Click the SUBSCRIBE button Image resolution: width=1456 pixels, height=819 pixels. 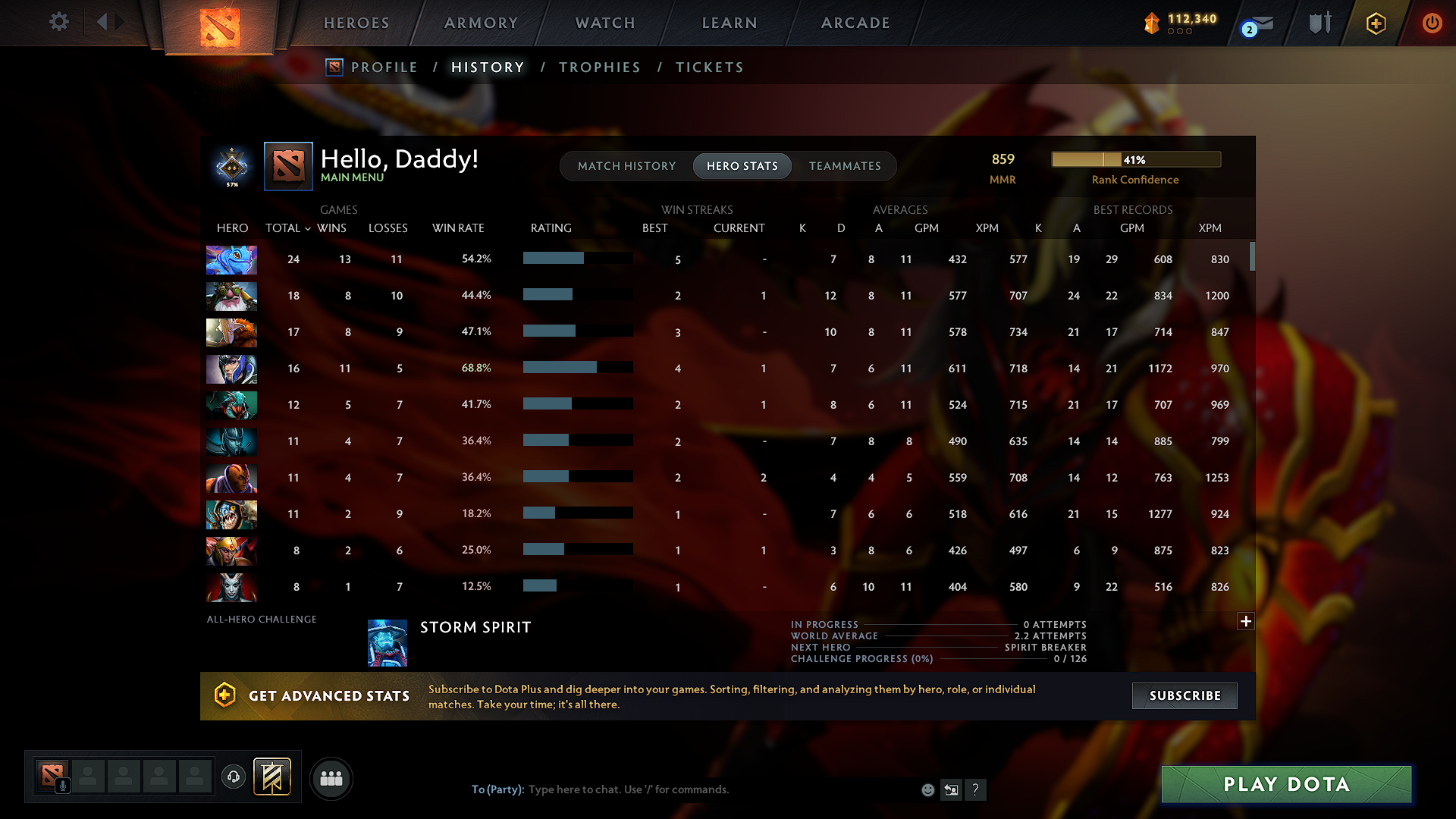pyautogui.click(x=1184, y=695)
